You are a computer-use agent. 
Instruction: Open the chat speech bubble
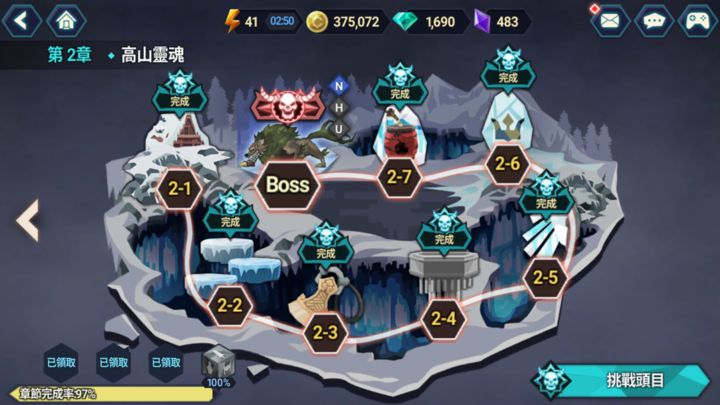coord(654,20)
